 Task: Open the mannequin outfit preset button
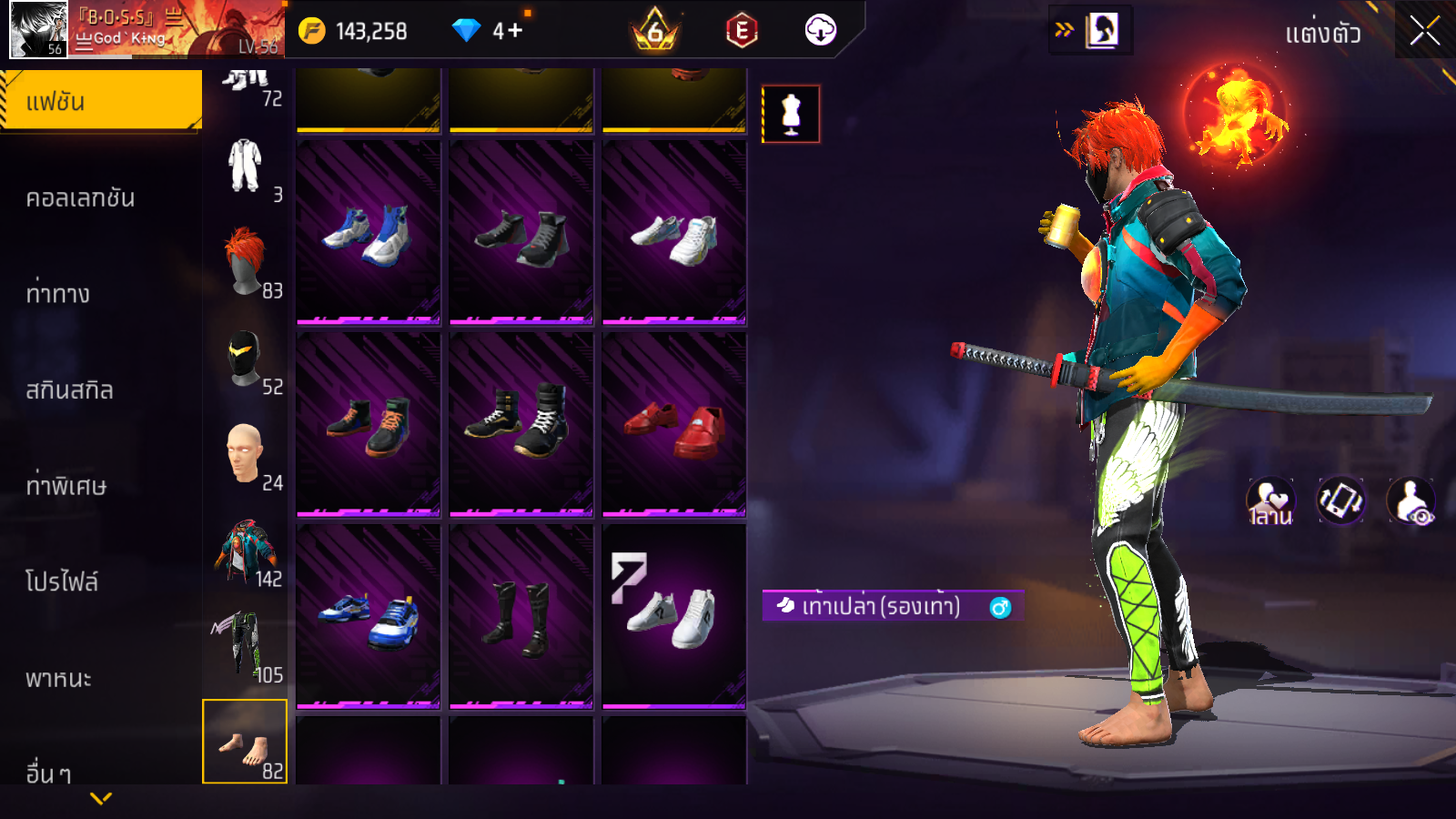tap(791, 115)
